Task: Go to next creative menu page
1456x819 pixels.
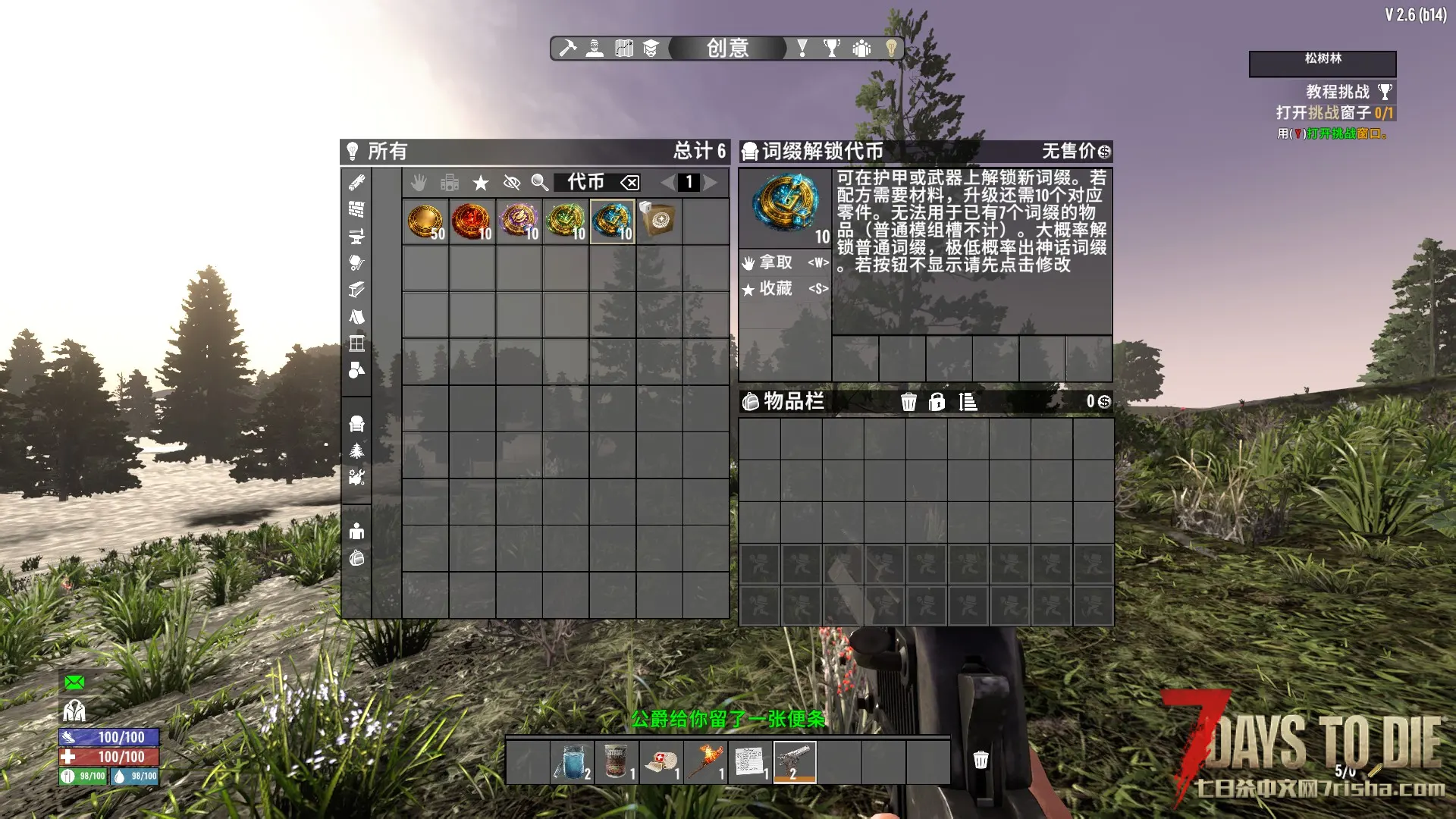Action: click(711, 183)
